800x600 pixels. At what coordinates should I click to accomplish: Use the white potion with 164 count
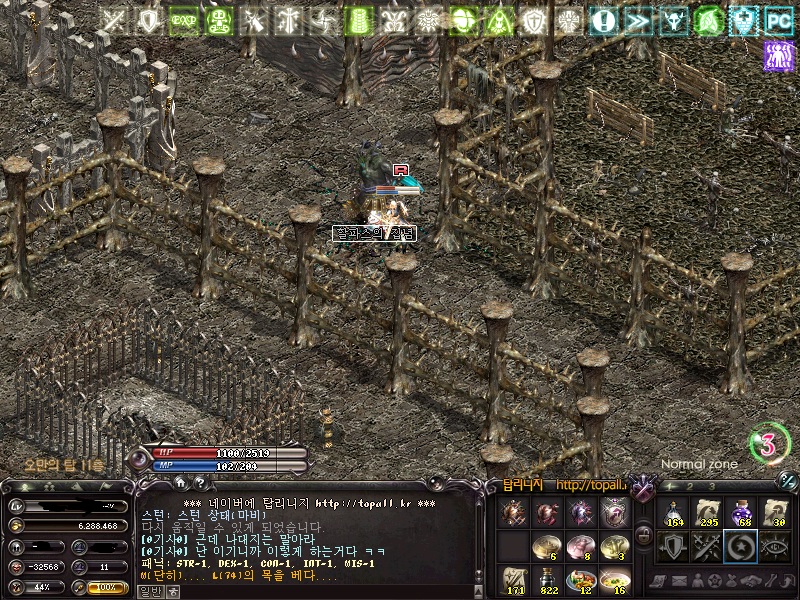(x=672, y=513)
